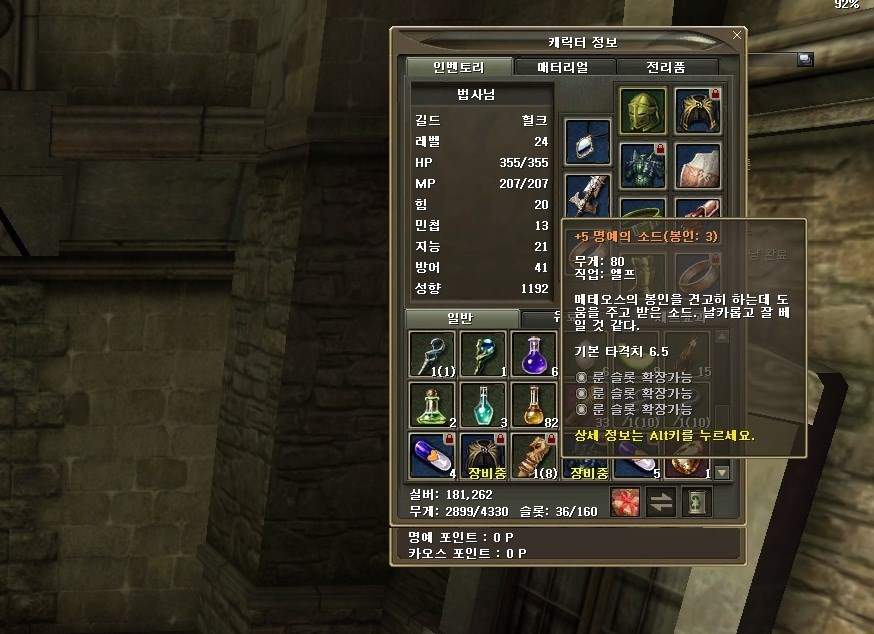Click the inventory scroll down arrow
This screenshot has width=874, height=634.
(723, 472)
